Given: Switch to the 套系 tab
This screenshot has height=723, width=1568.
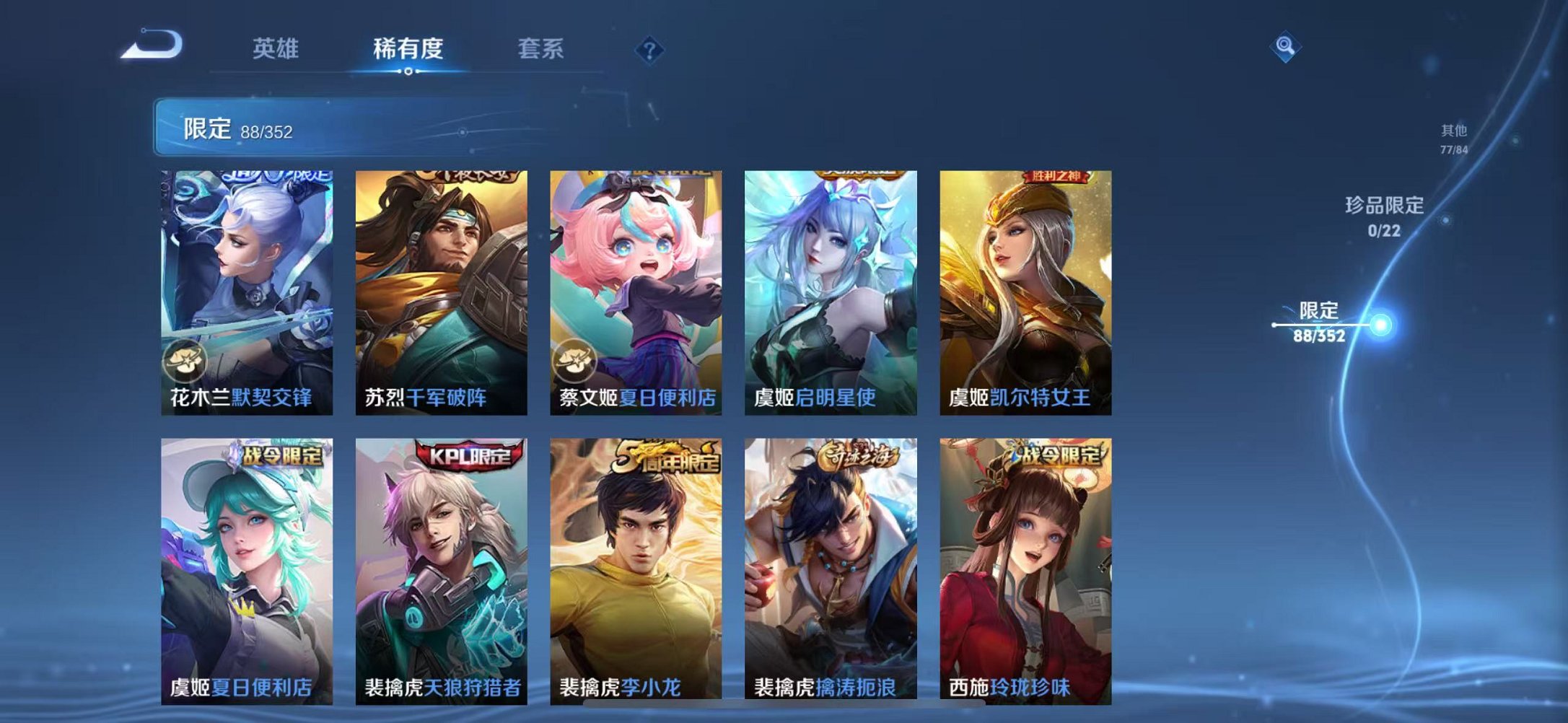Looking at the screenshot, I should (x=540, y=48).
